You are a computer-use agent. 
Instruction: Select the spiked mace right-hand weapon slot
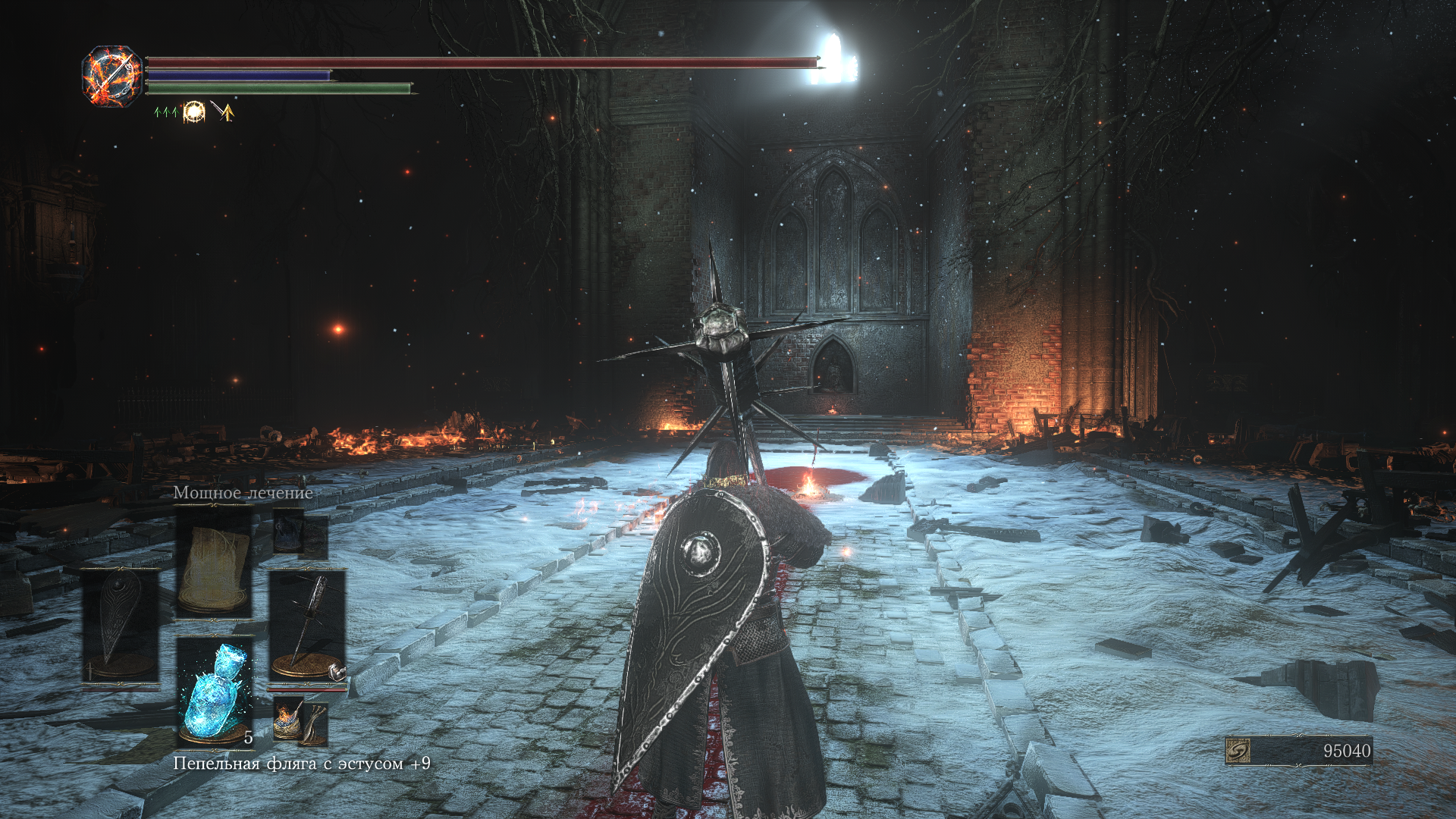click(307, 626)
